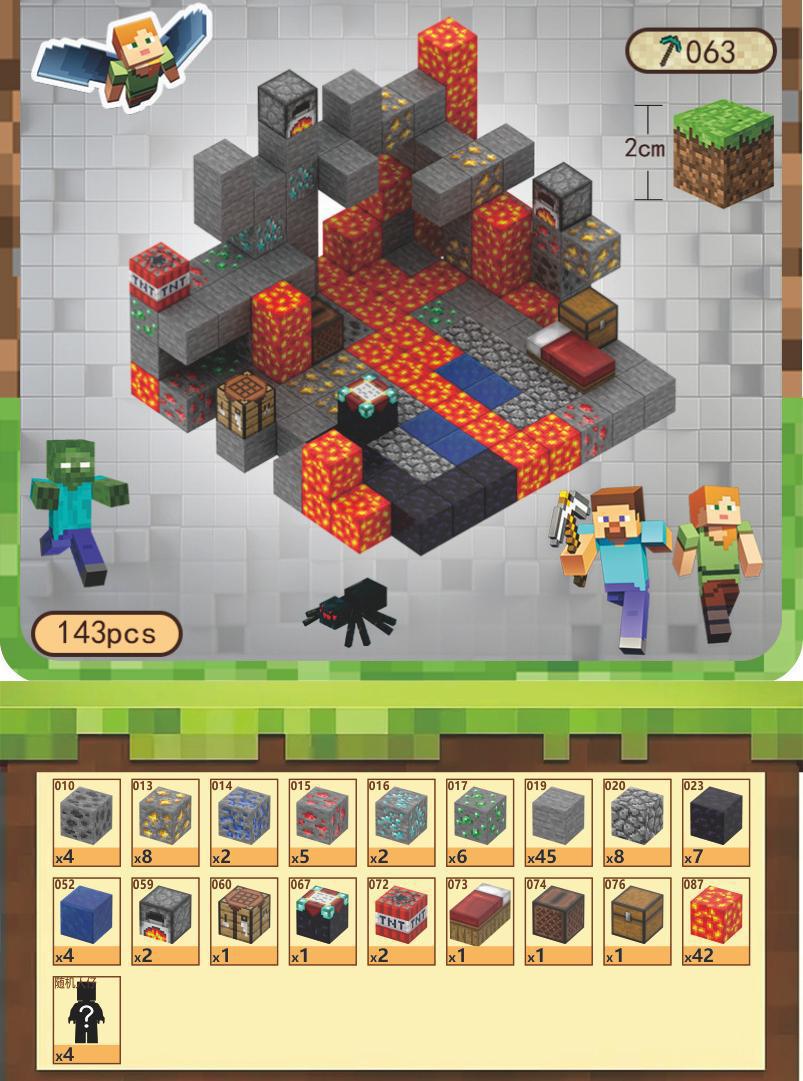Click the diamond ore block slot 016
The width and height of the screenshot is (803, 1081).
401,822
